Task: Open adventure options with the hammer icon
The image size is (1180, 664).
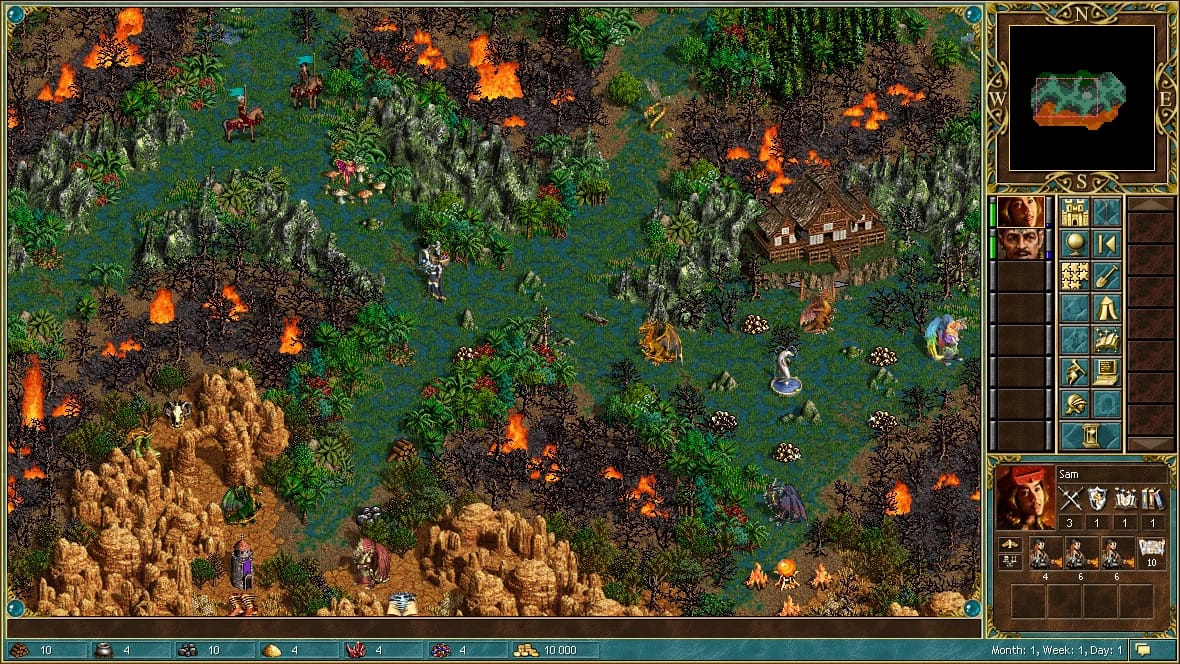Action: tap(1075, 371)
